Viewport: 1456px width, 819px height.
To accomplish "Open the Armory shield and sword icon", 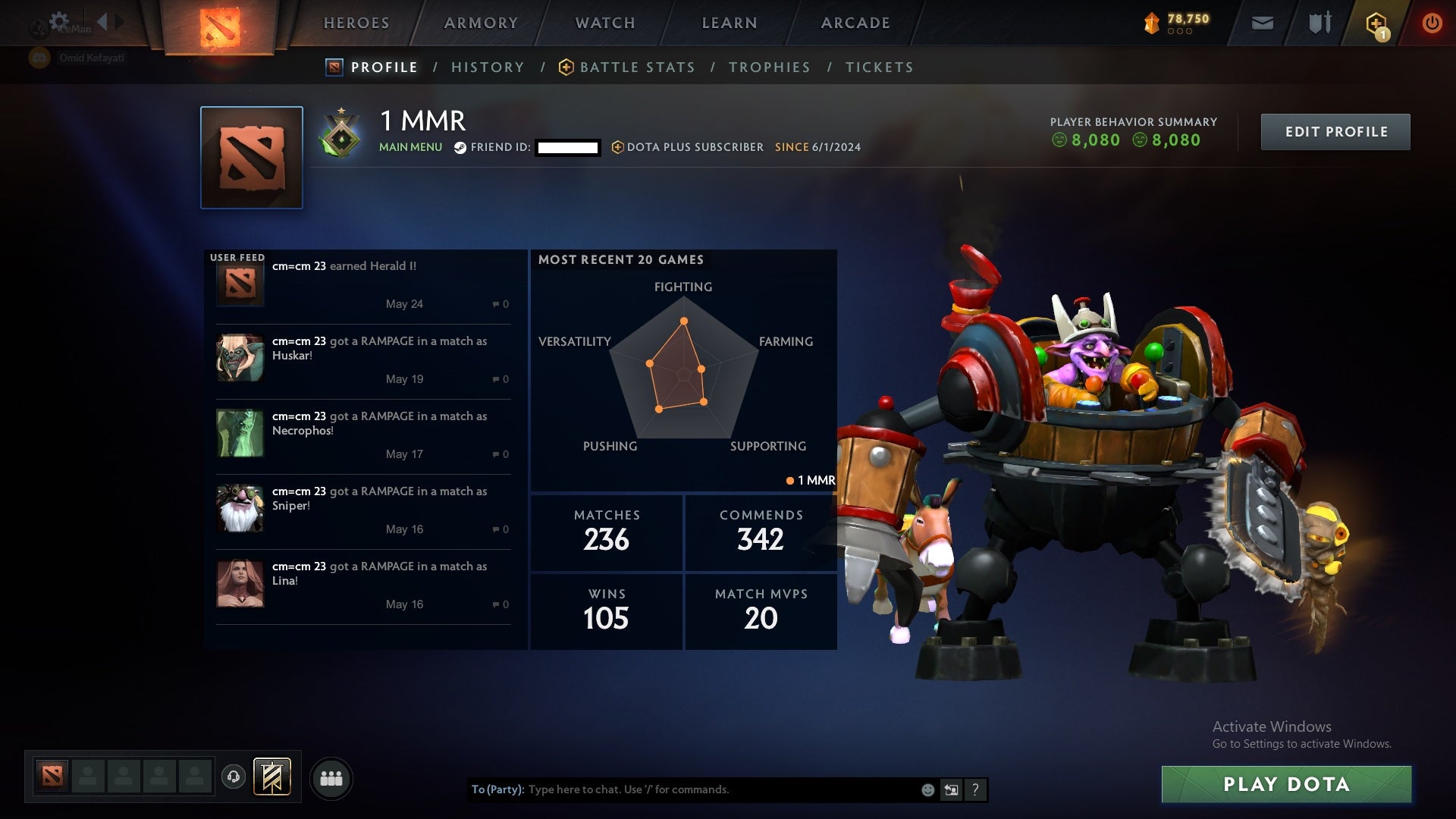I will point(1319,23).
